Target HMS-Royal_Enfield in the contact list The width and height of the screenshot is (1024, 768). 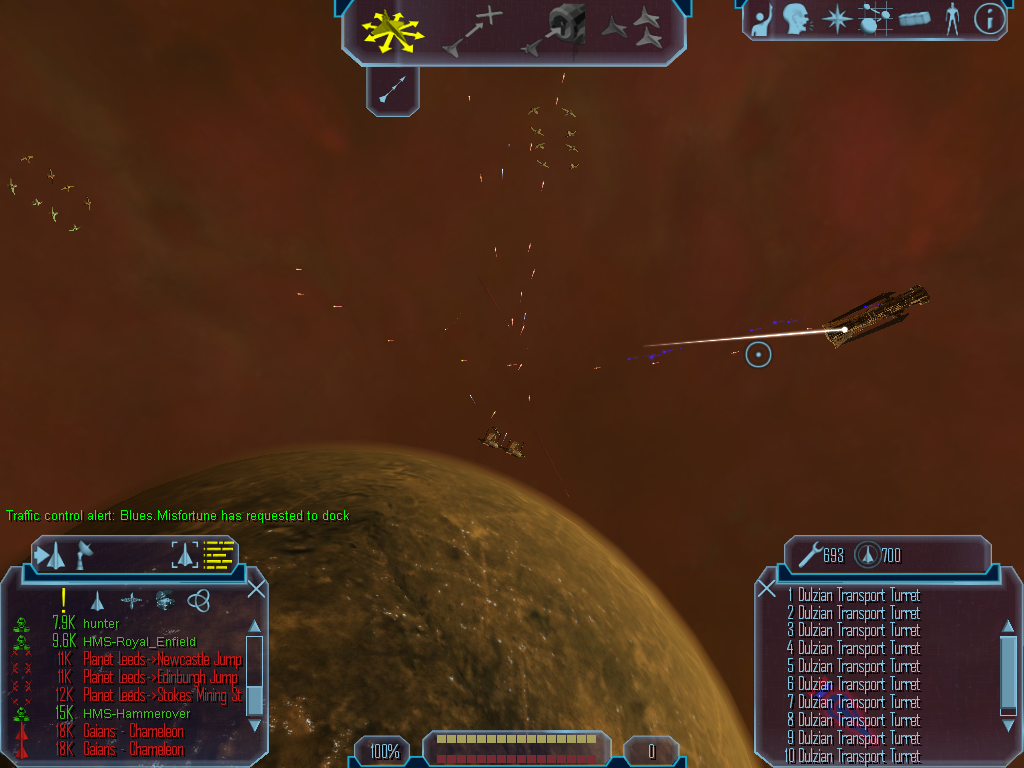[x=139, y=641]
